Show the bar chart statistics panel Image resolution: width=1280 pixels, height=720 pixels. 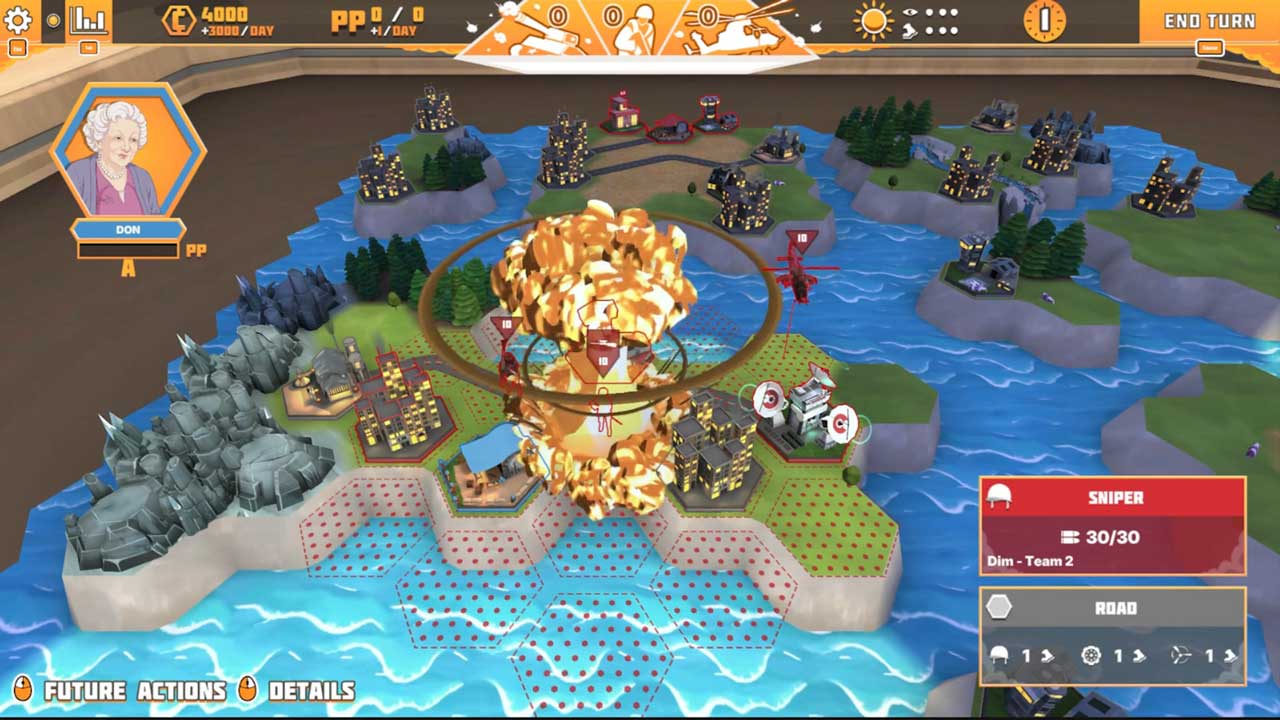point(88,20)
